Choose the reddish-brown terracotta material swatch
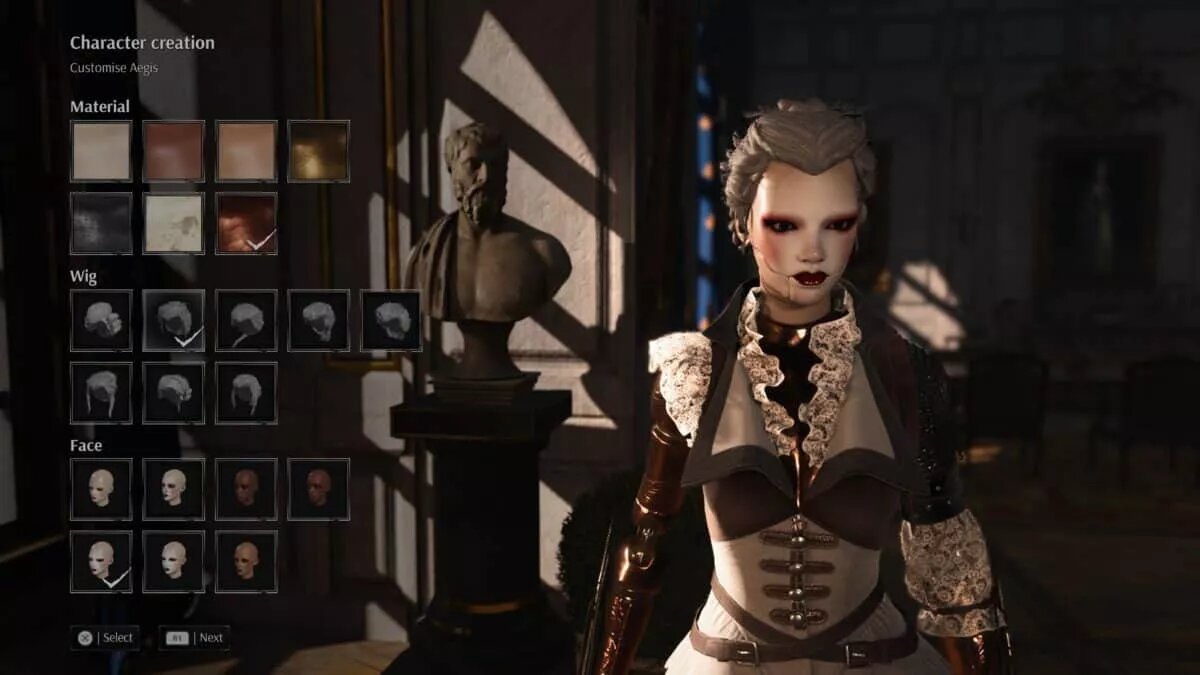 tap(173, 151)
